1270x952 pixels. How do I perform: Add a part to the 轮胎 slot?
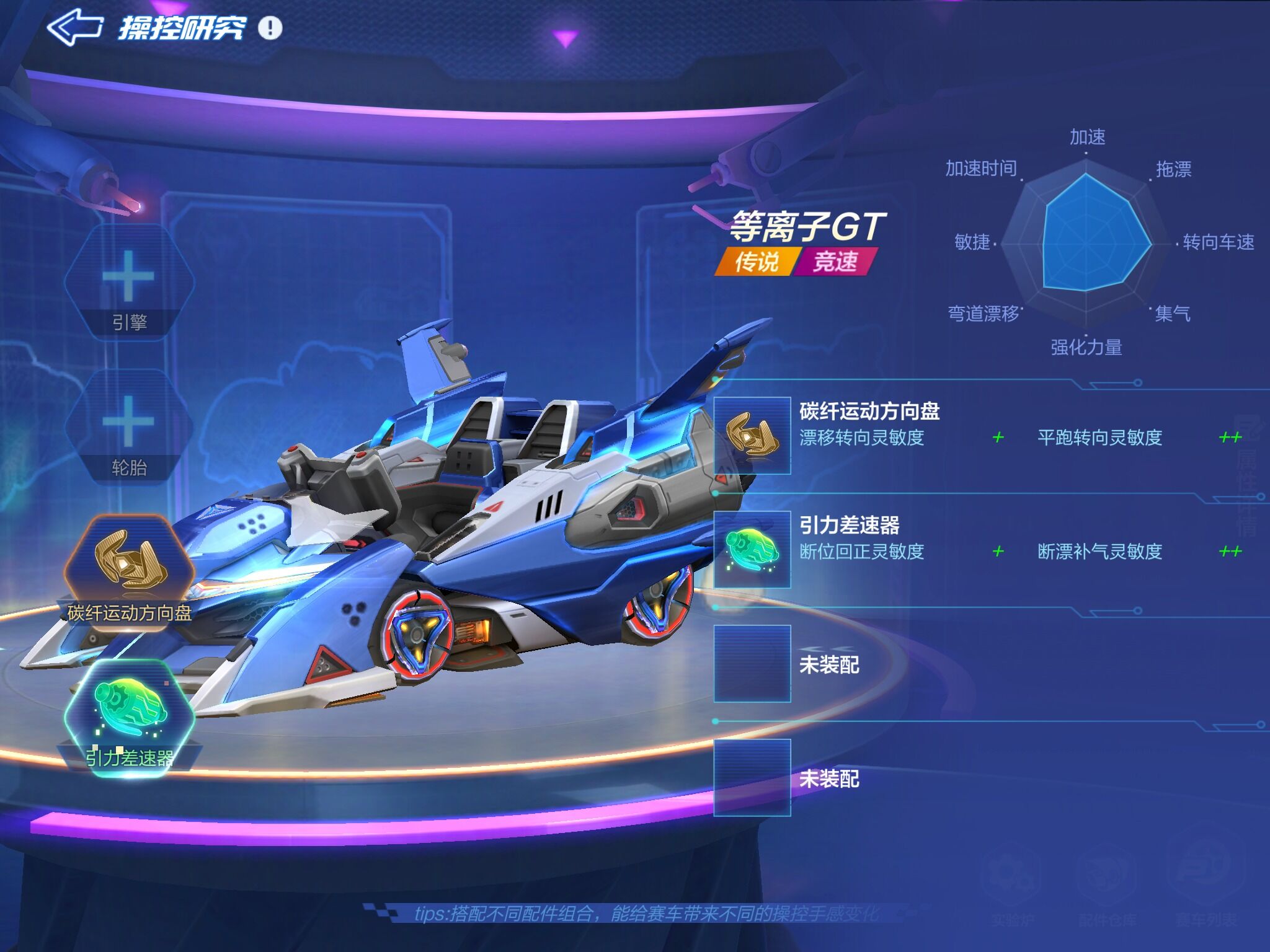129,421
